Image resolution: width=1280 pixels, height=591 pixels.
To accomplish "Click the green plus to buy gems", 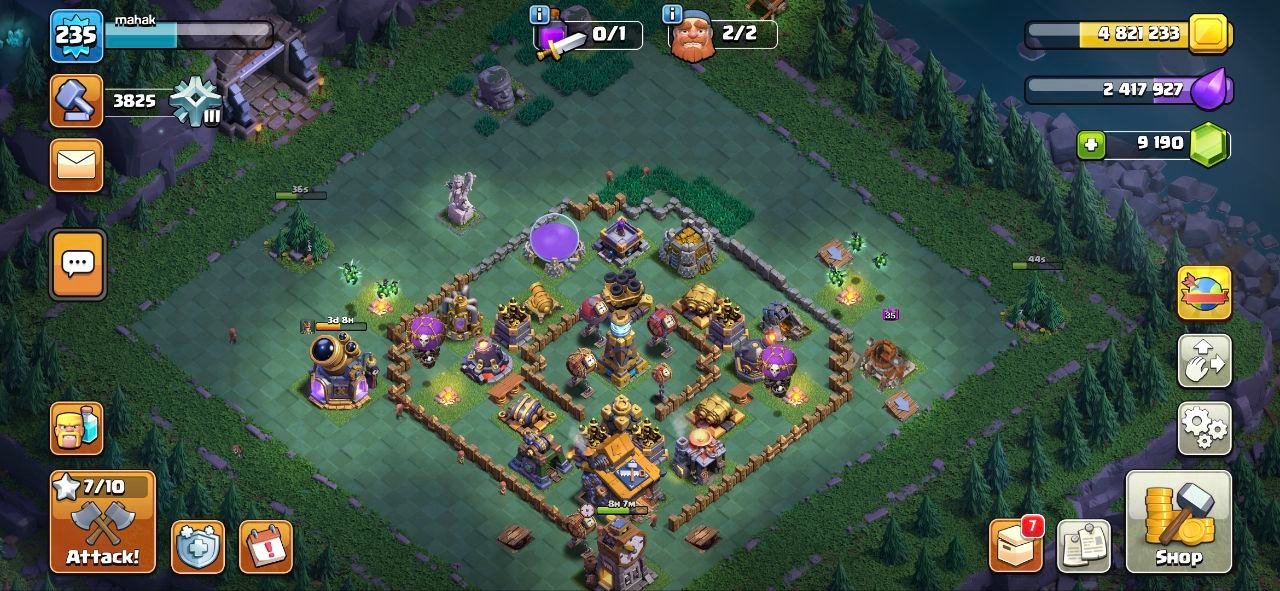I will click(1091, 144).
